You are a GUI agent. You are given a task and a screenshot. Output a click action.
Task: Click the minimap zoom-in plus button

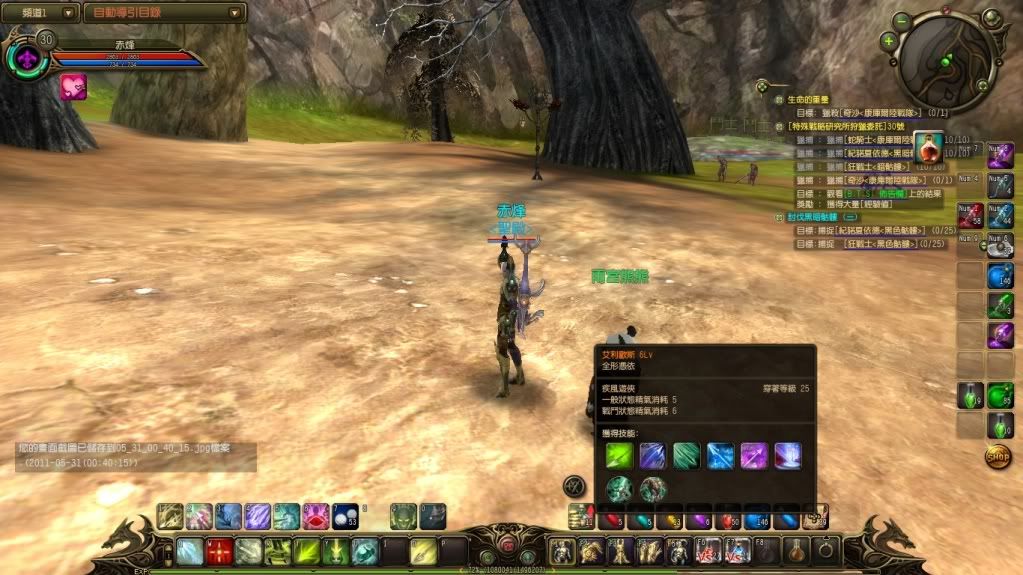click(x=888, y=41)
